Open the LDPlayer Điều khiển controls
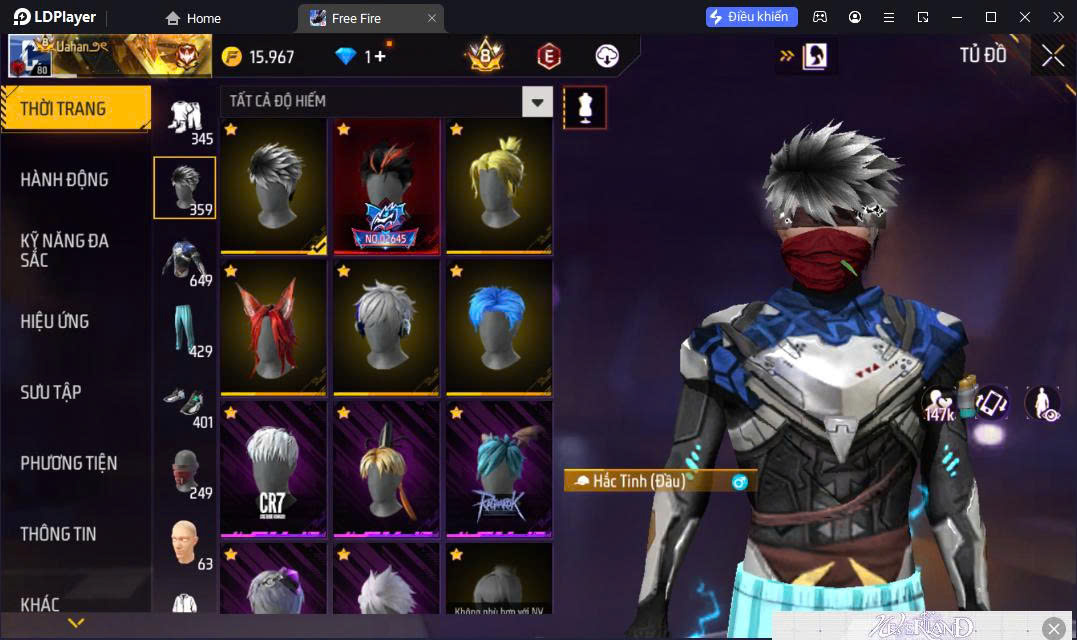This screenshot has width=1077, height=640. tap(751, 17)
